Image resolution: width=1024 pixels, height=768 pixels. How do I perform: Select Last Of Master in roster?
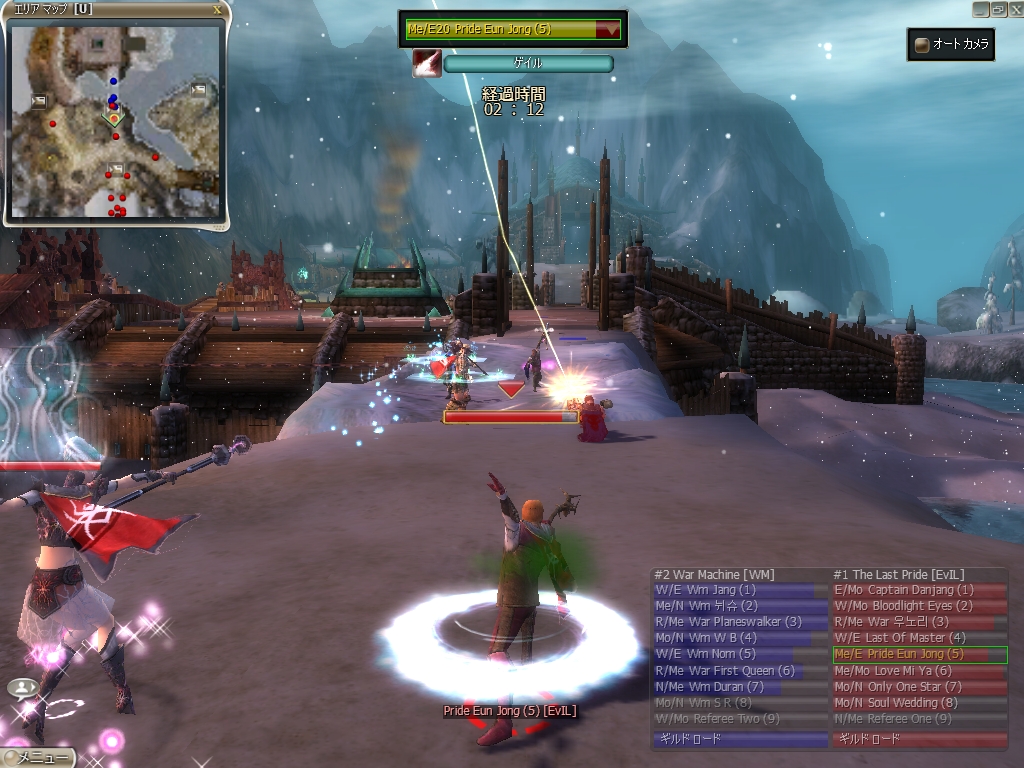point(919,638)
